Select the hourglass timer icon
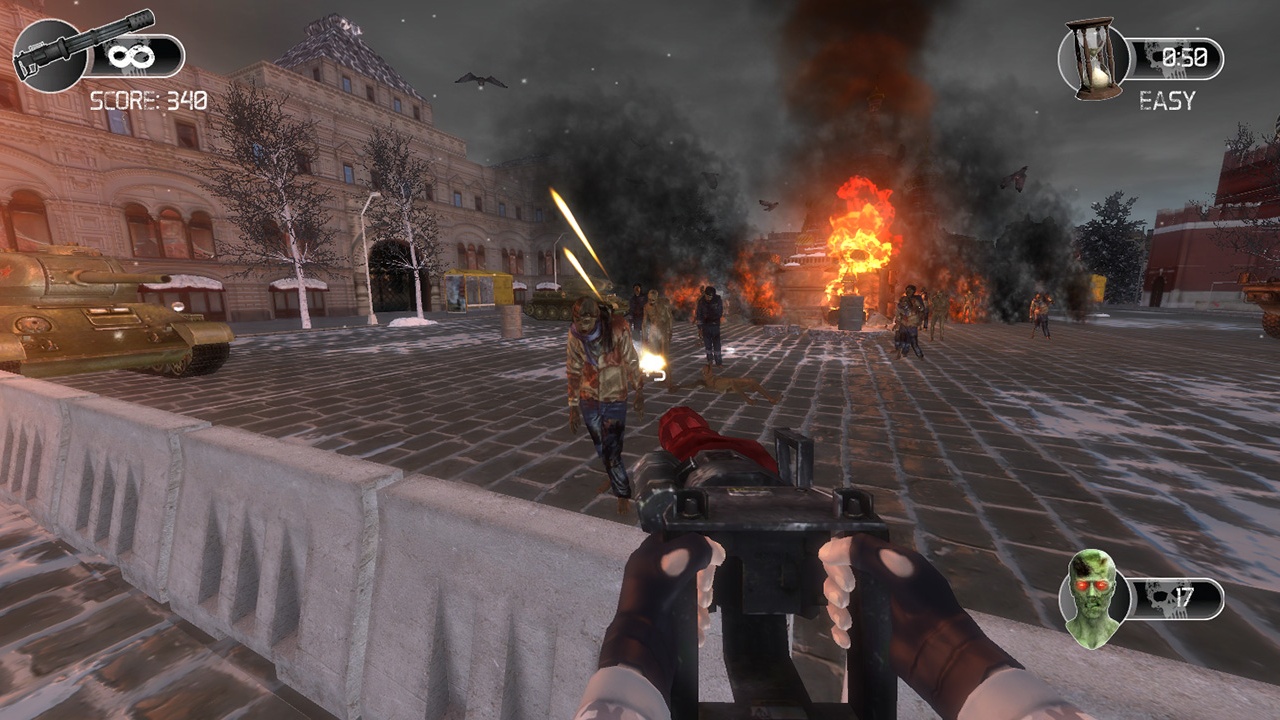This screenshot has width=1280, height=720. tap(1094, 59)
